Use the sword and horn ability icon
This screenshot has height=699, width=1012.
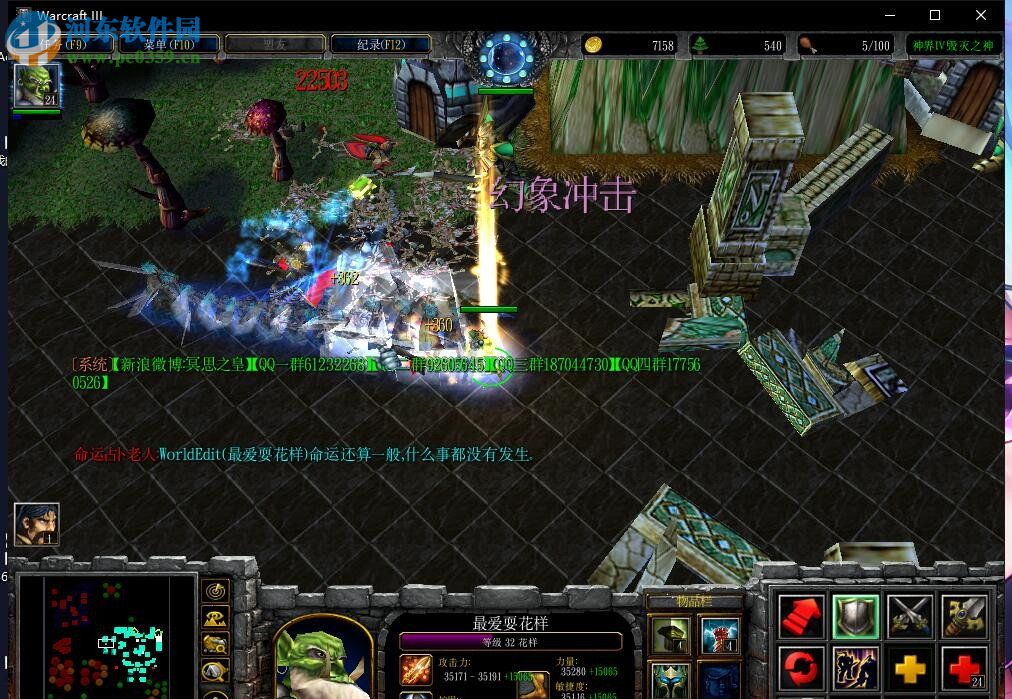click(964, 616)
